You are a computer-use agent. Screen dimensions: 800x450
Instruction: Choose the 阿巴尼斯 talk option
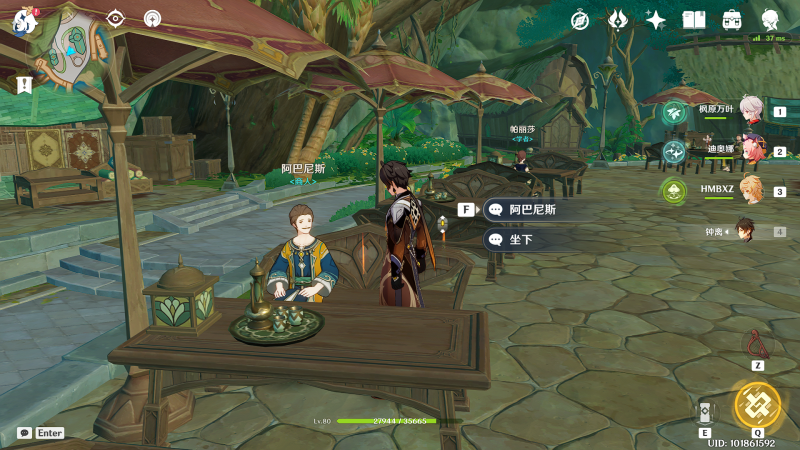tap(530, 210)
